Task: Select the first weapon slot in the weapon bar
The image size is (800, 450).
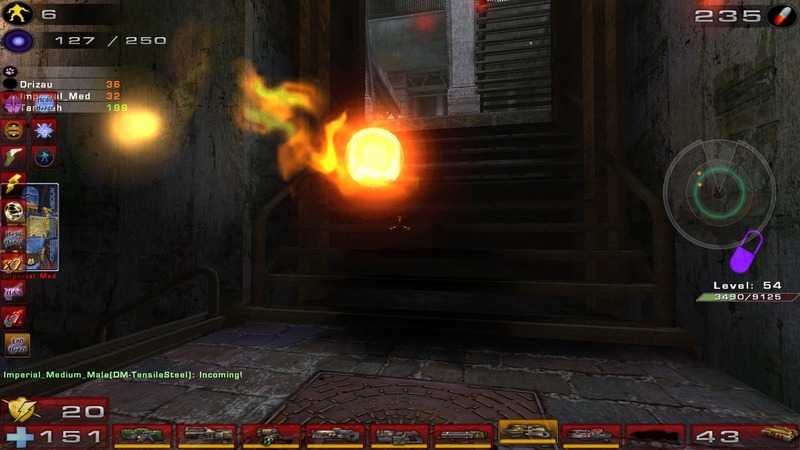Action: coord(141,435)
